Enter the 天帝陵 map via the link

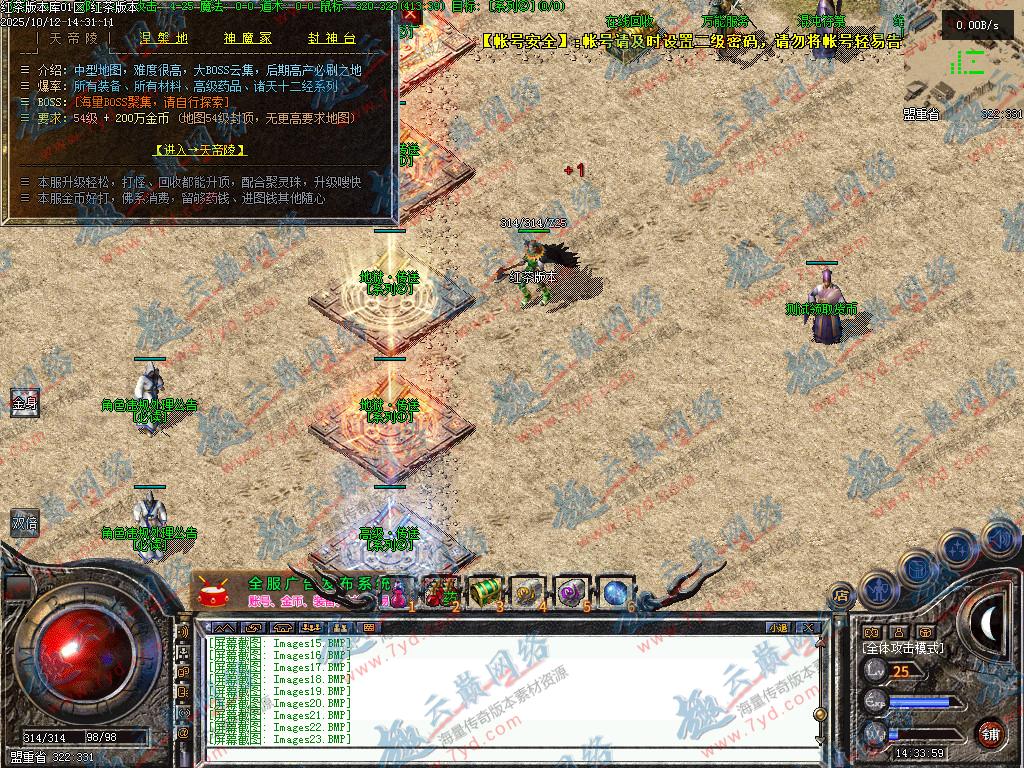tap(200, 150)
